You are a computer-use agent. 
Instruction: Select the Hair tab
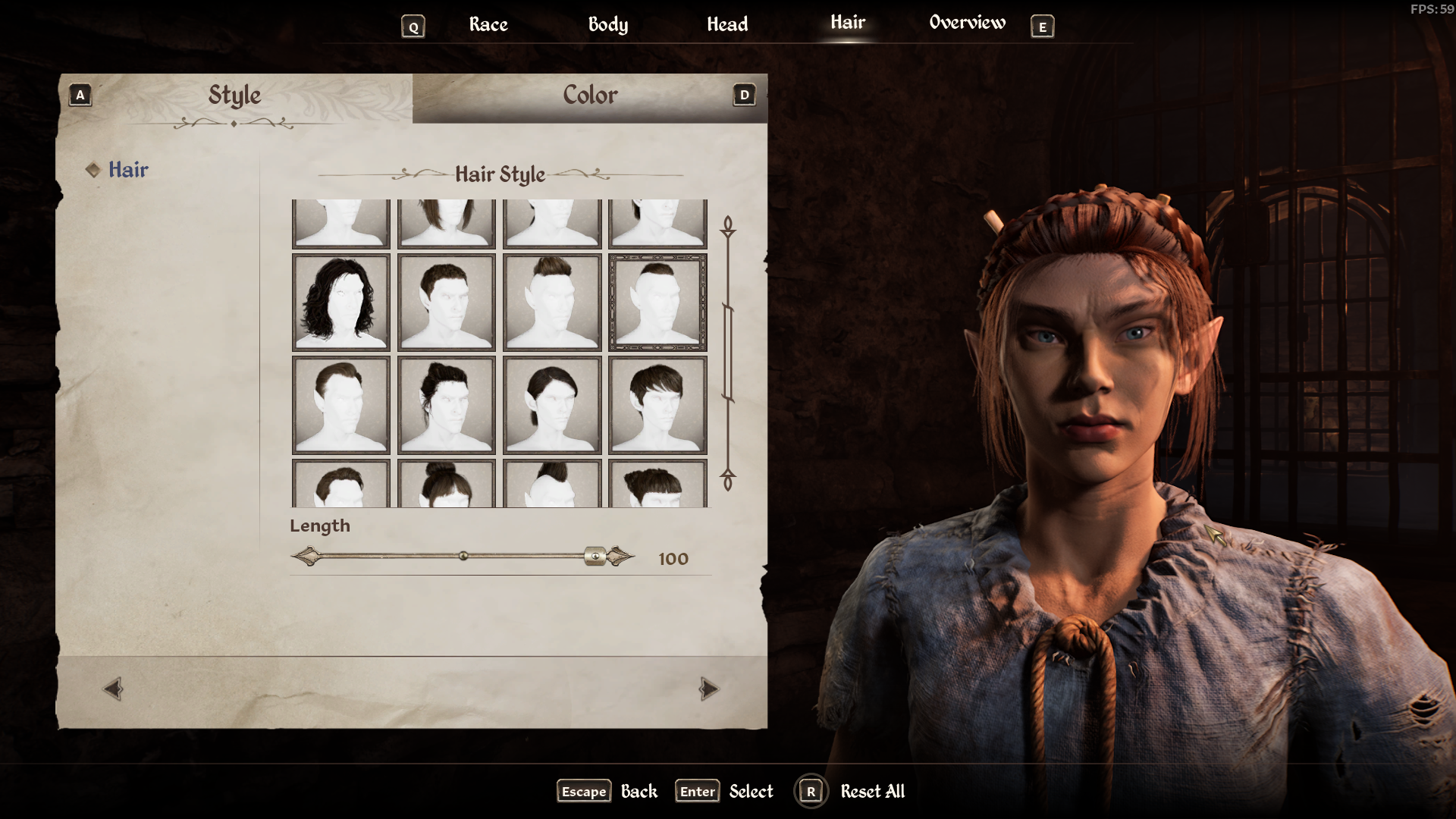tap(847, 23)
